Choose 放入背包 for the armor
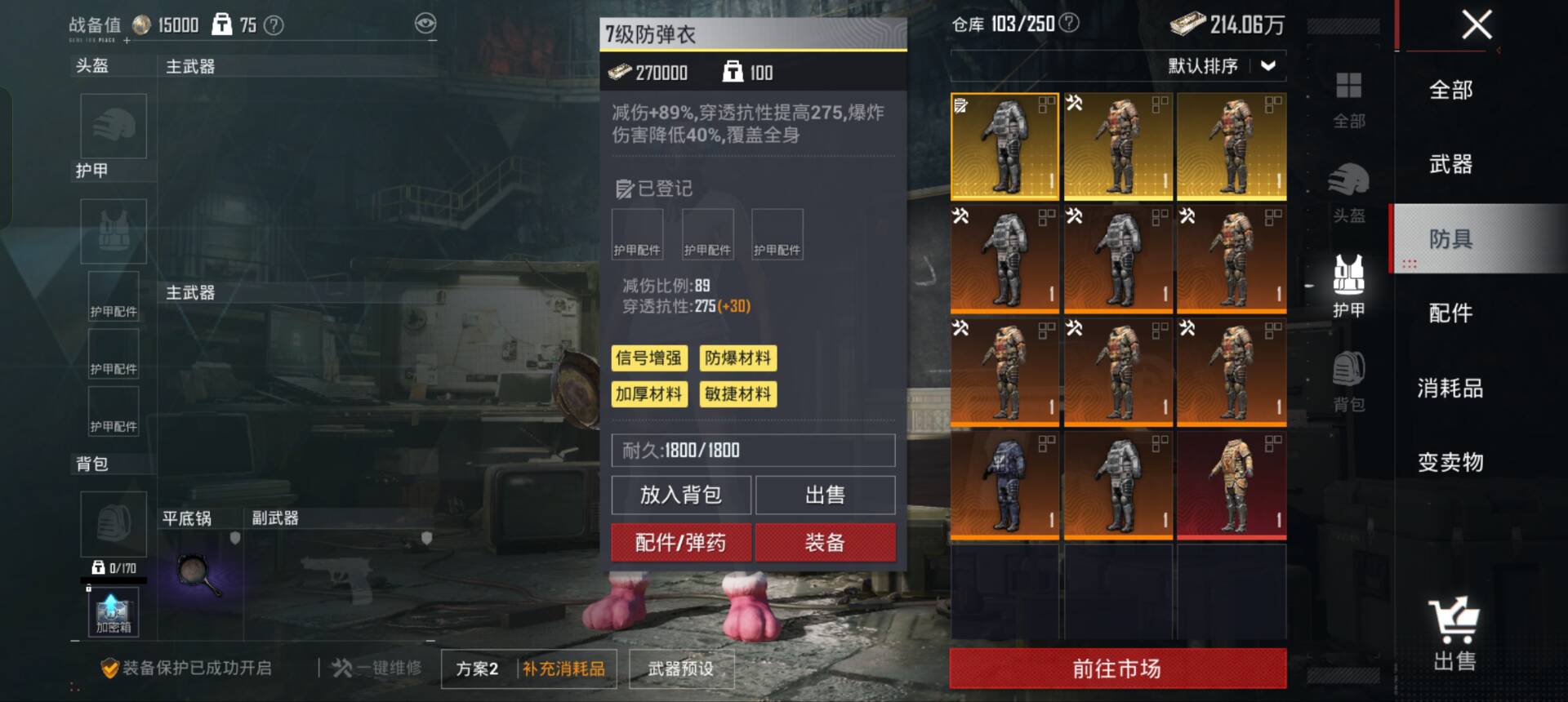This screenshot has width=1568, height=702. (680, 495)
